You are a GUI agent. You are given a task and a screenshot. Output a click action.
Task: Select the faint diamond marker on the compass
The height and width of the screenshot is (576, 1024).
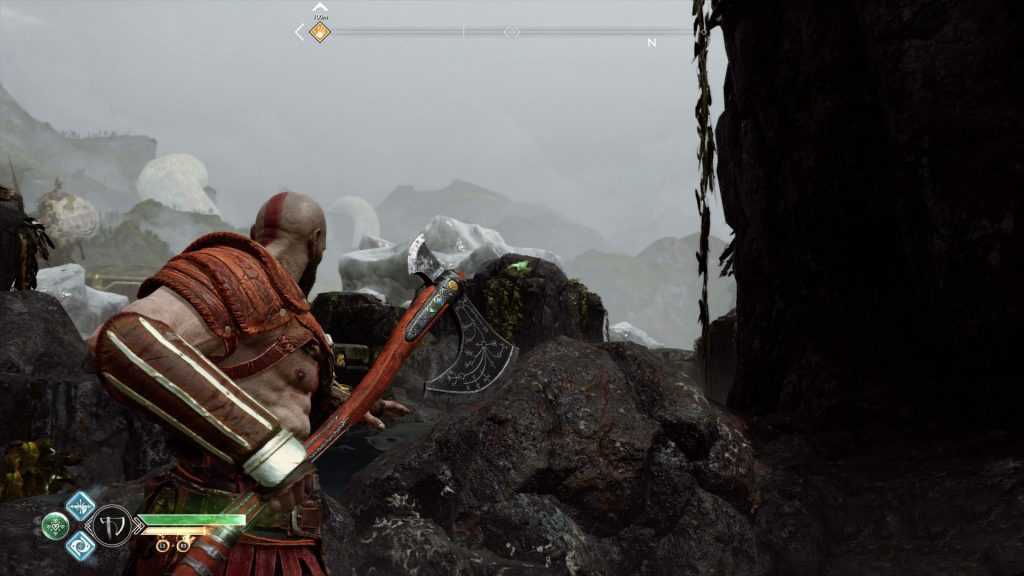pyautogui.click(x=512, y=32)
